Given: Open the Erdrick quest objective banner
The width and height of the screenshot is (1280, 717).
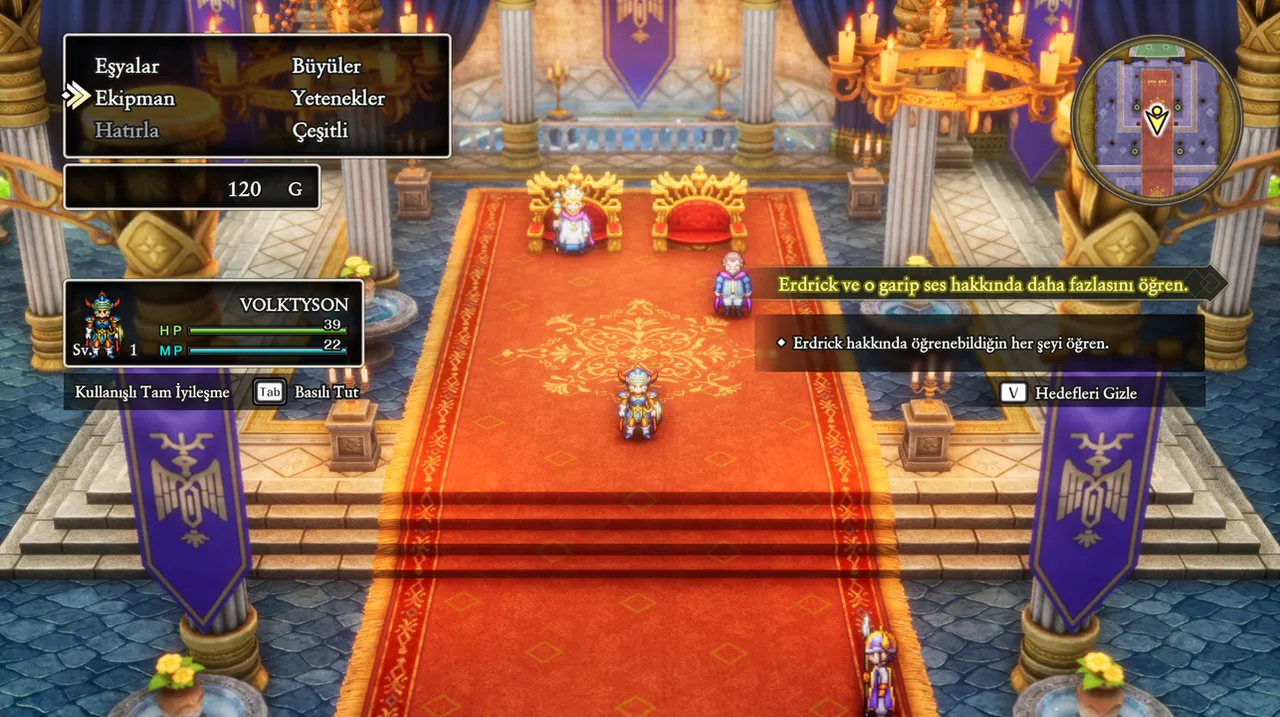Looking at the screenshot, I should click(983, 285).
